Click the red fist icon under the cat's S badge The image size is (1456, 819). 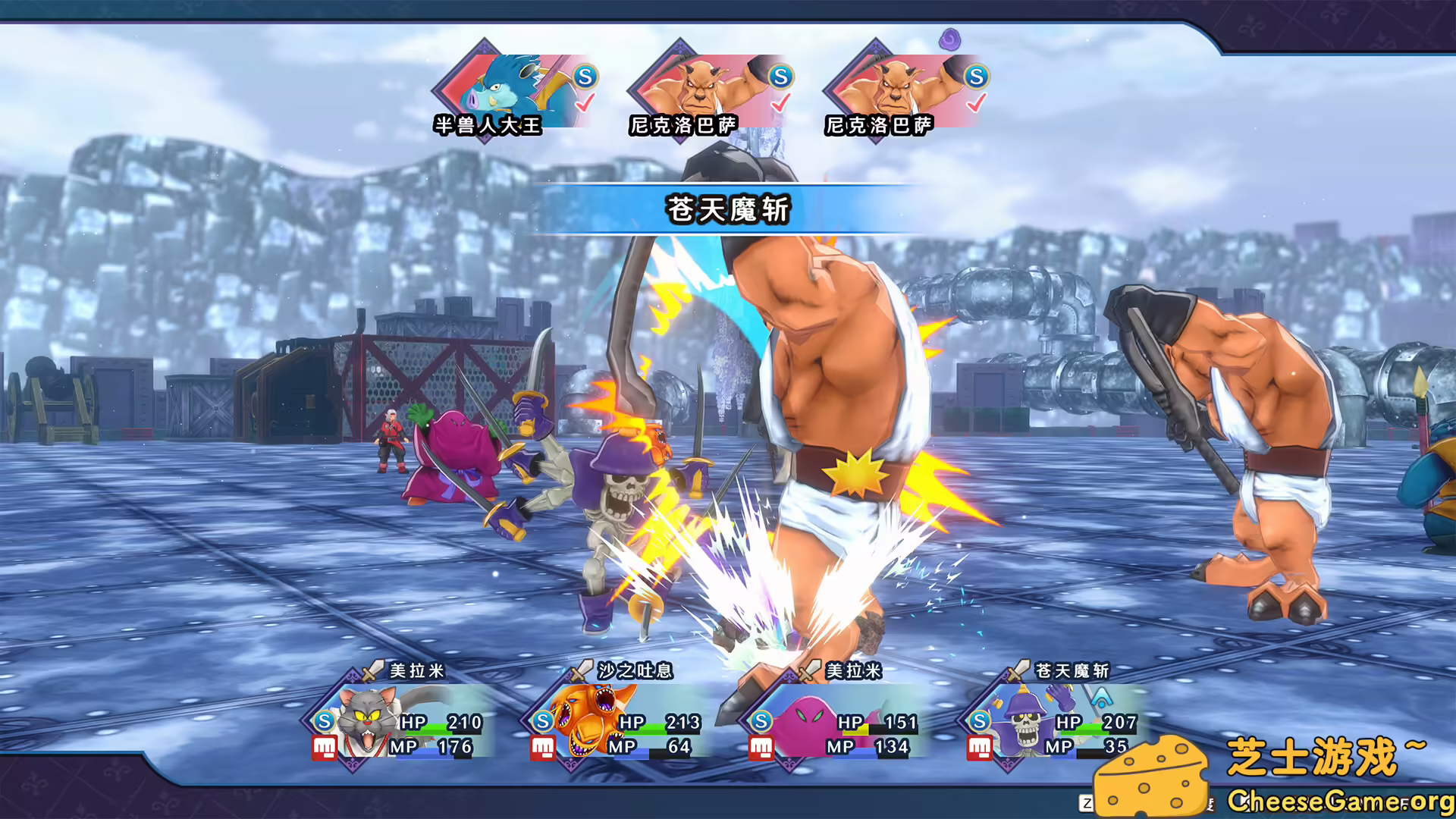[x=324, y=748]
